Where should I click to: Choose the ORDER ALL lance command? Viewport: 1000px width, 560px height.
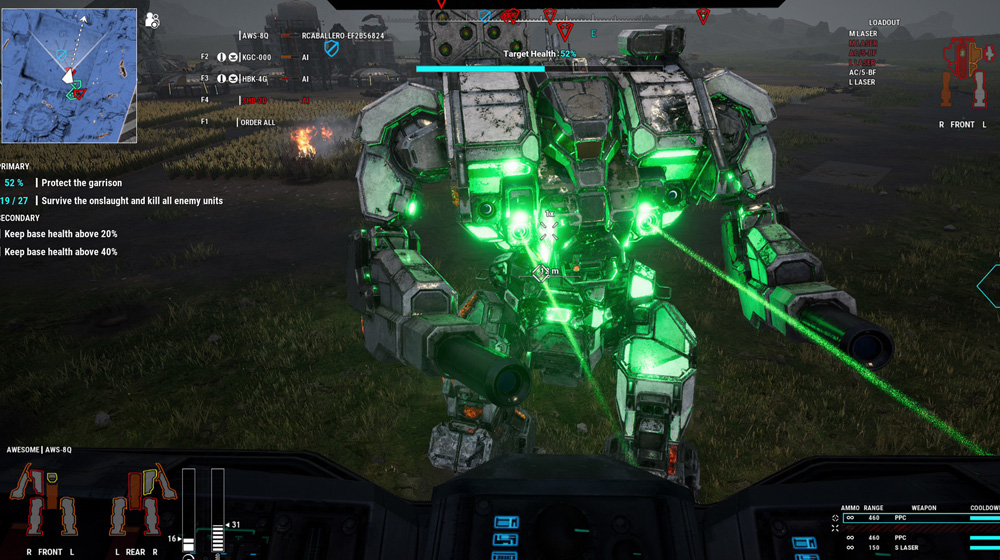point(256,122)
